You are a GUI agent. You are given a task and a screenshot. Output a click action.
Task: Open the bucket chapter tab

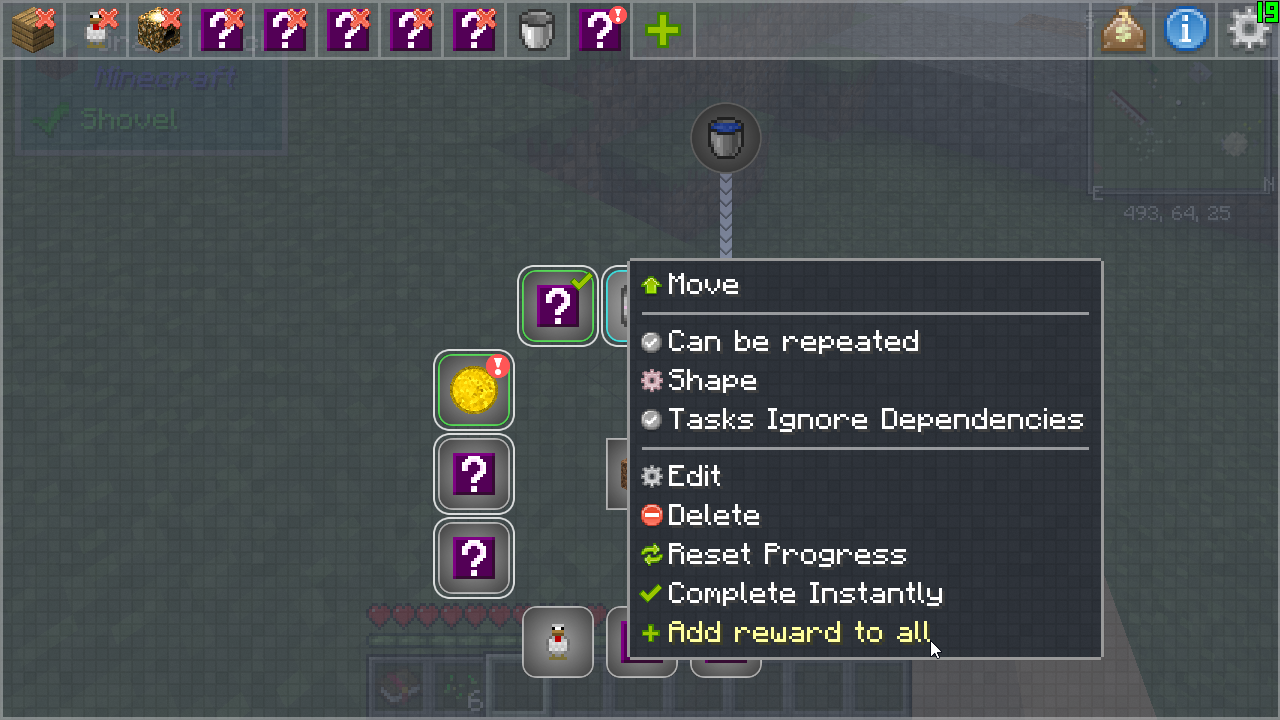(x=537, y=30)
